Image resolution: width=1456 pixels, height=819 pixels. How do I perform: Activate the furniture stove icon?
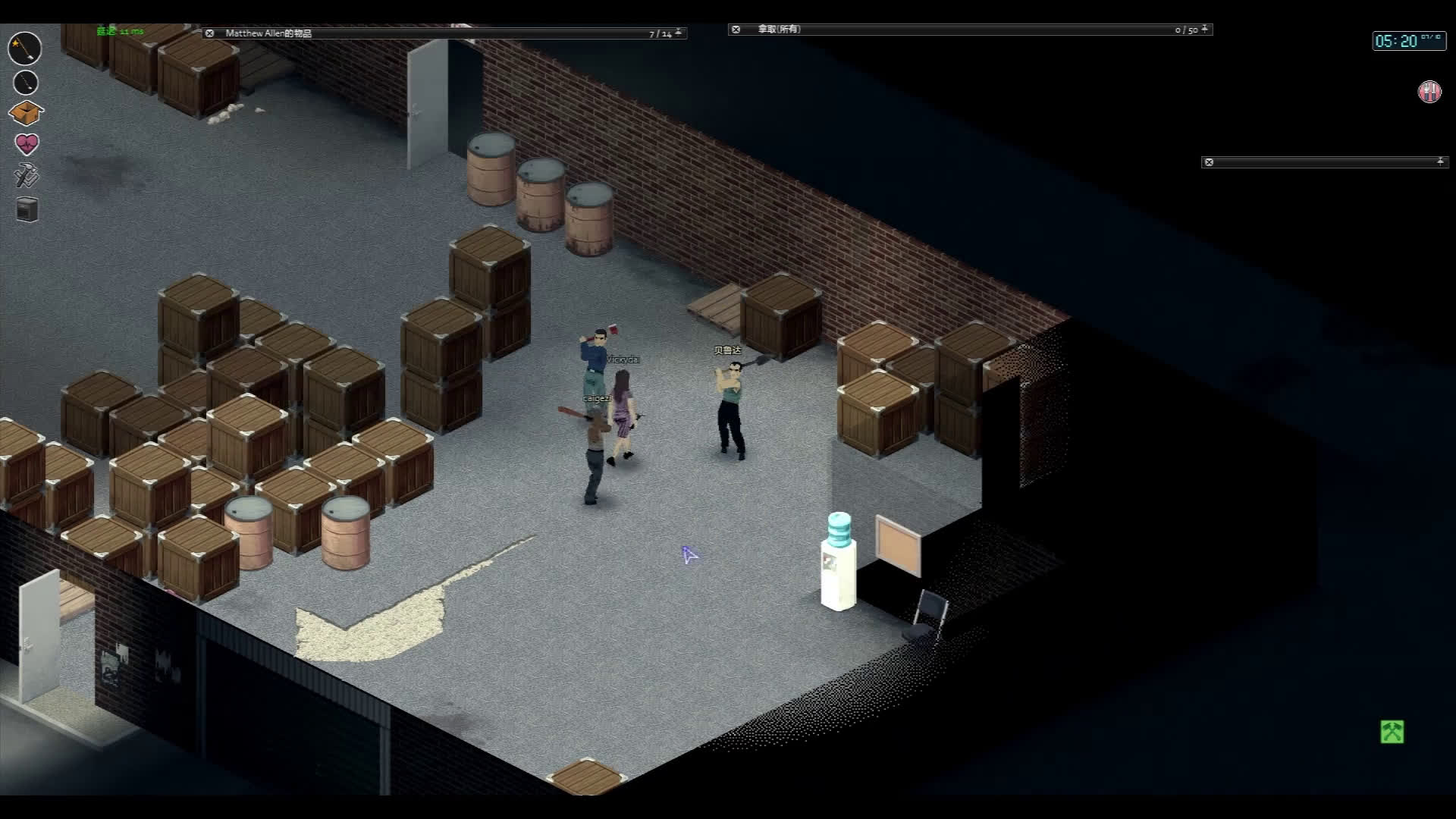(x=27, y=209)
